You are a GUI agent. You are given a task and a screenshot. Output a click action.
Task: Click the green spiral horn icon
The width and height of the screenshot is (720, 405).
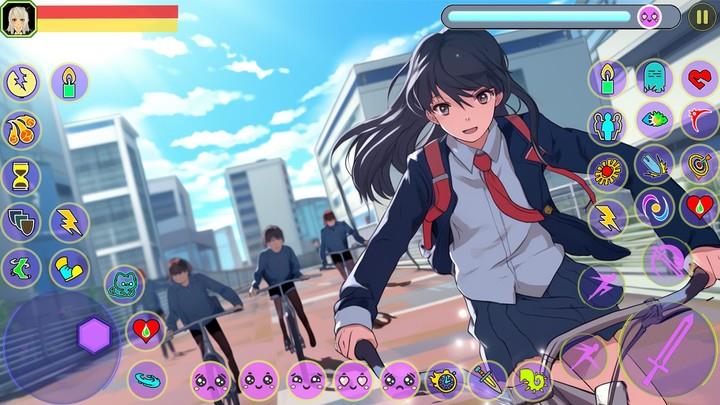532,380
